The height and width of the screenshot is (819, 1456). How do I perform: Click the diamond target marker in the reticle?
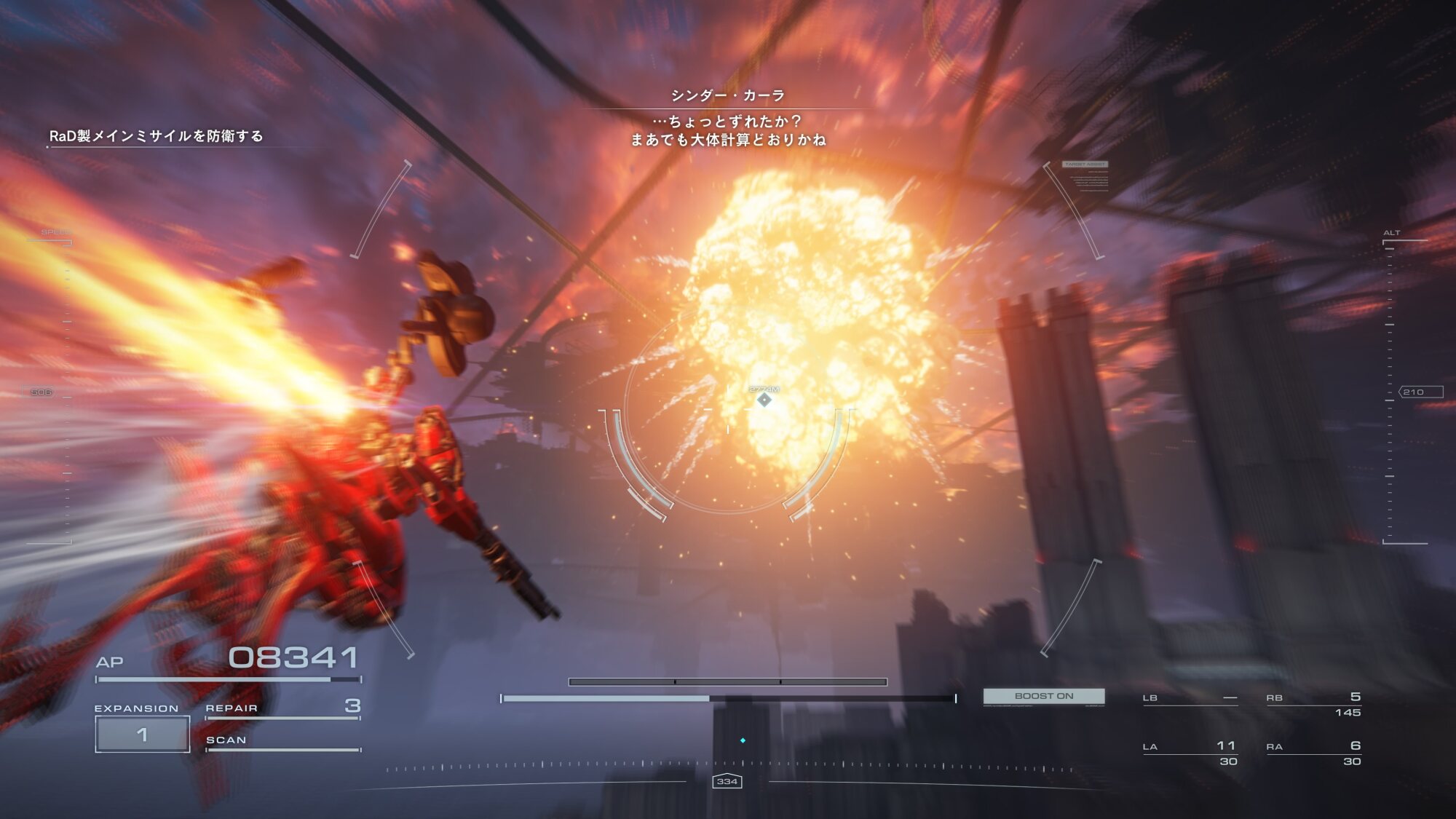click(x=764, y=400)
